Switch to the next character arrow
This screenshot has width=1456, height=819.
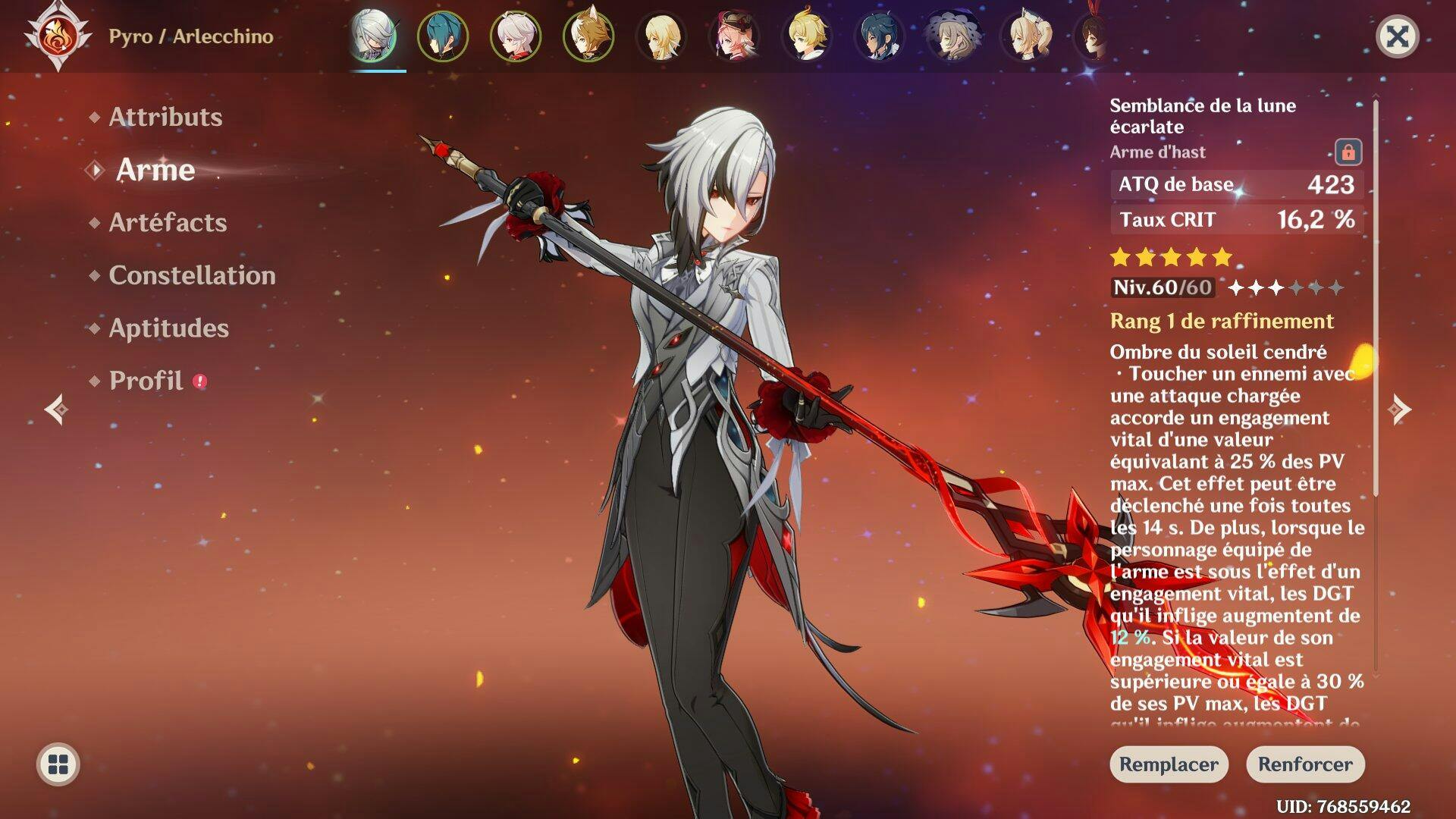tap(1399, 409)
